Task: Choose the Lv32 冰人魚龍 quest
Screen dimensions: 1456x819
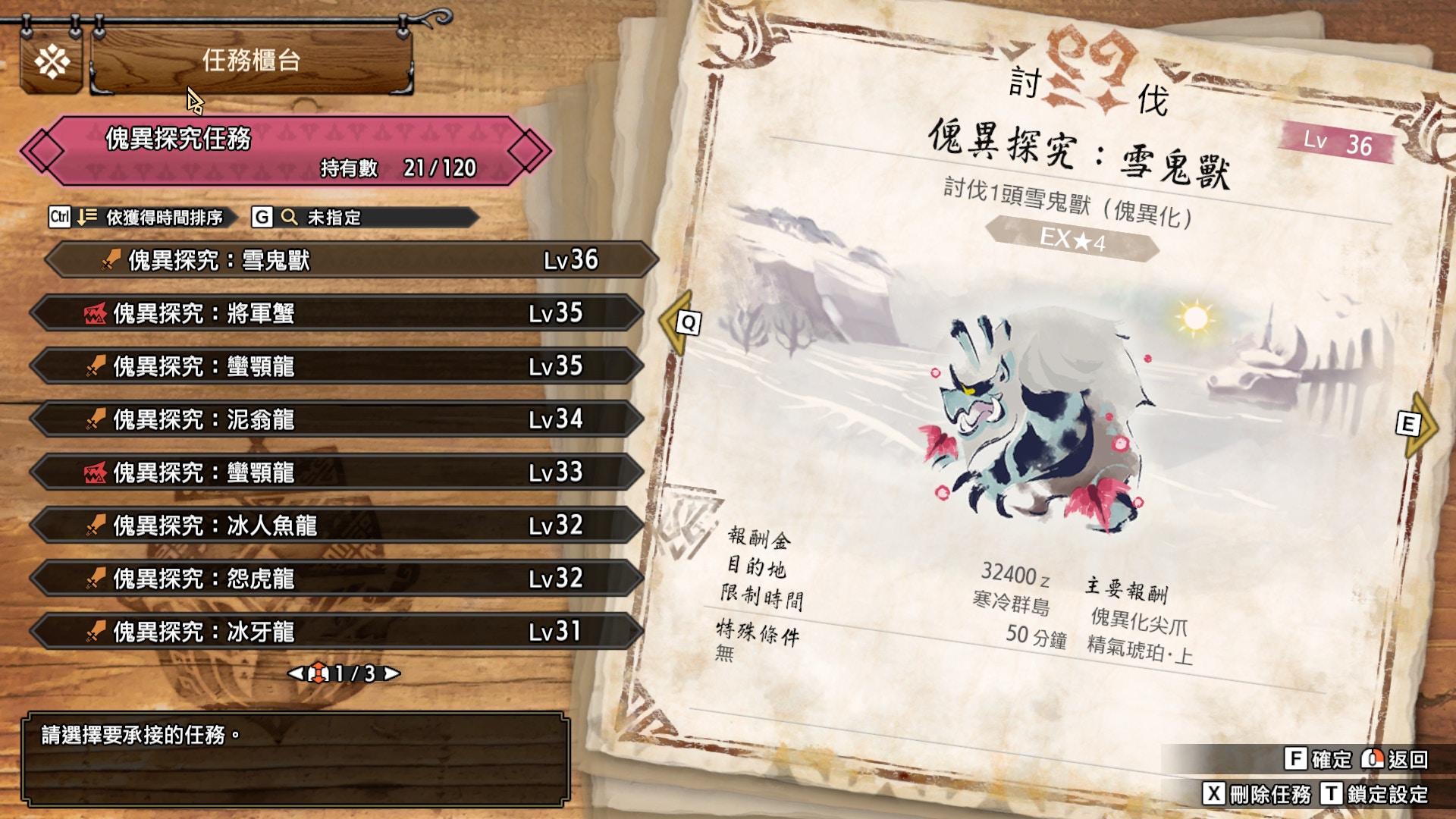Action: pos(337,526)
